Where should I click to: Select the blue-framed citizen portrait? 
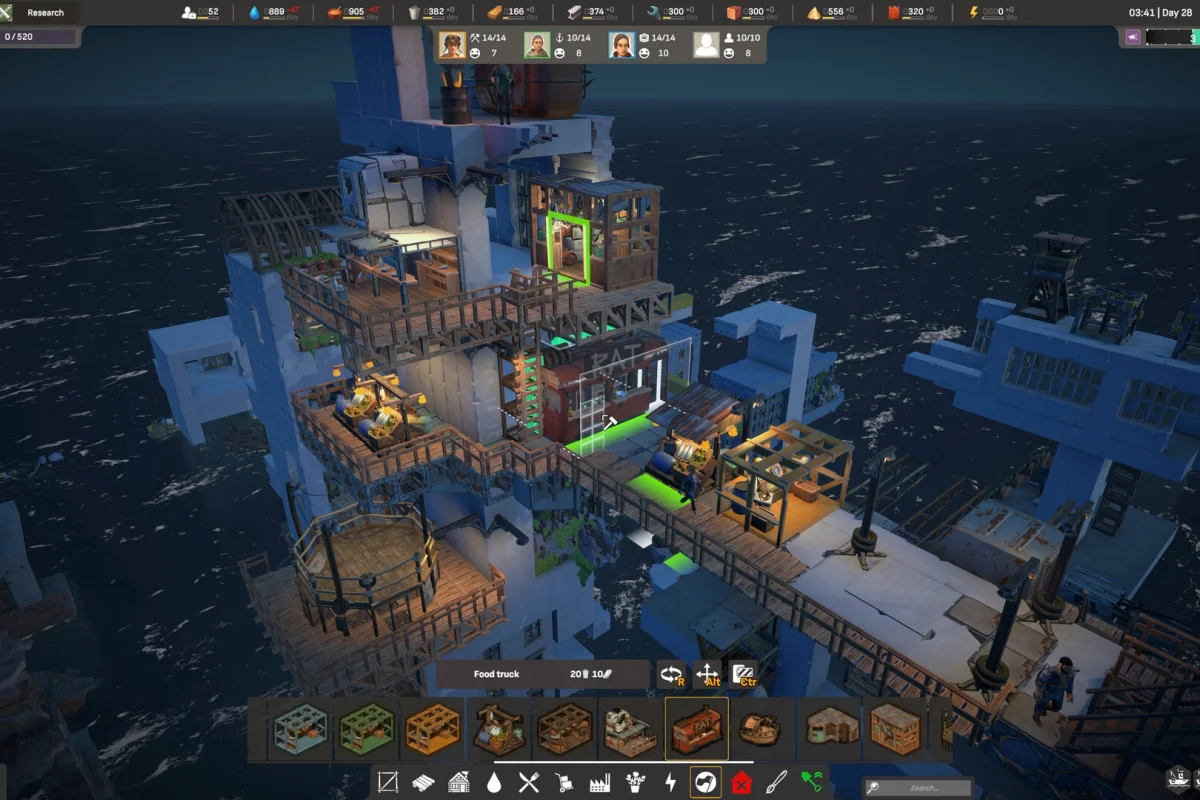(x=622, y=45)
